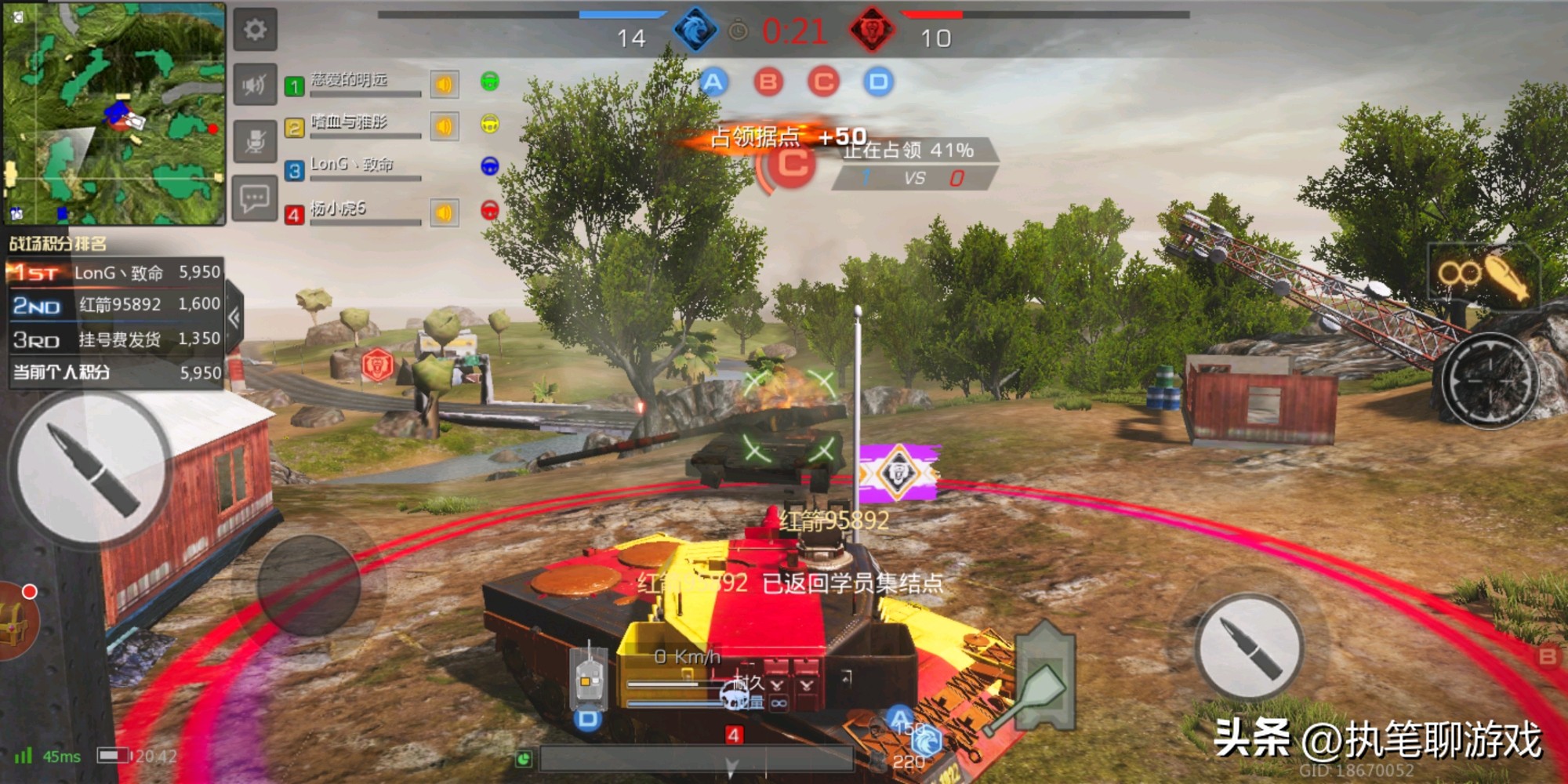
Task: Activate the crosshair scope aim button
Action: click(1489, 380)
